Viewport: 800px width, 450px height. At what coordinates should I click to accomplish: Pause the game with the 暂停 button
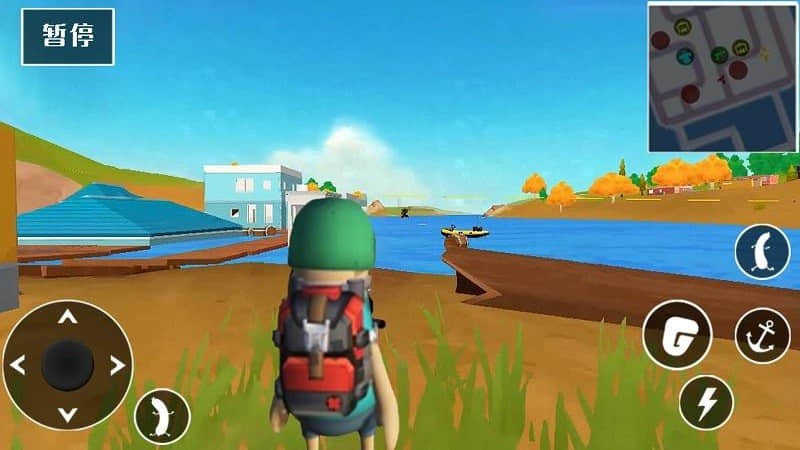[x=68, y=37]
